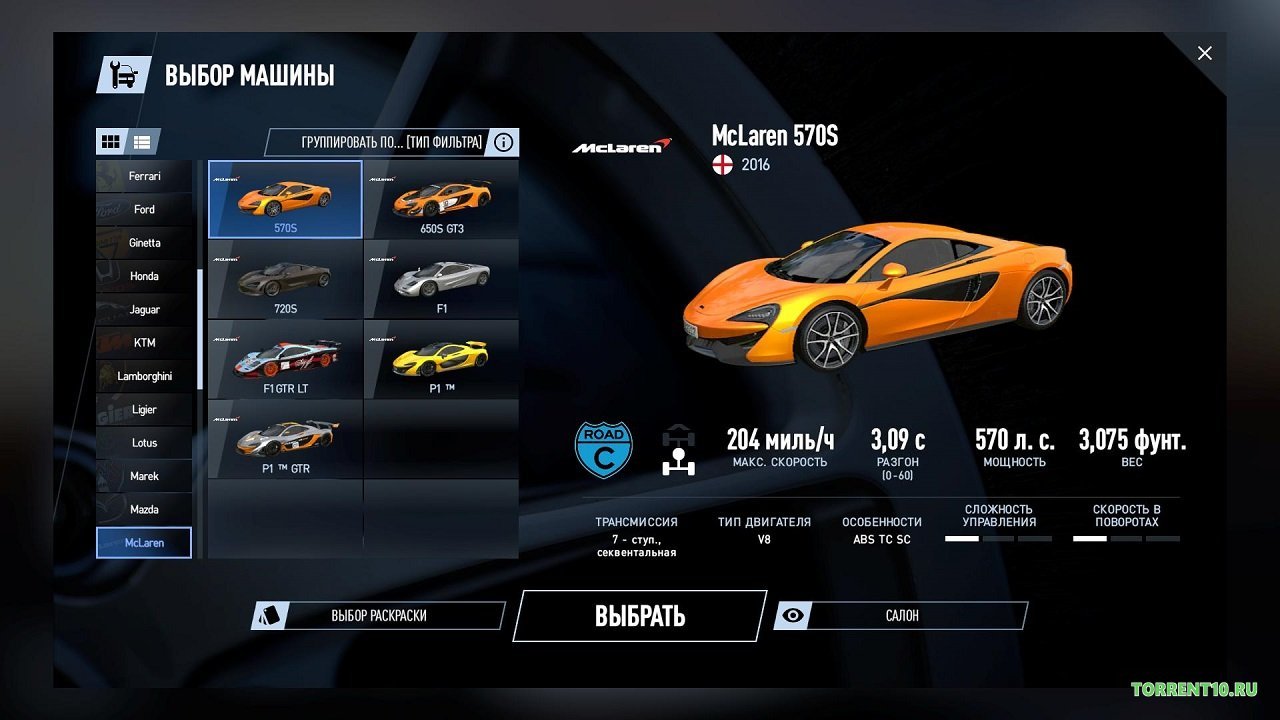Viewport: 1280px width, 720px height.
Task: Toggle grid layout for the car list
Action: tap(111, 141)
